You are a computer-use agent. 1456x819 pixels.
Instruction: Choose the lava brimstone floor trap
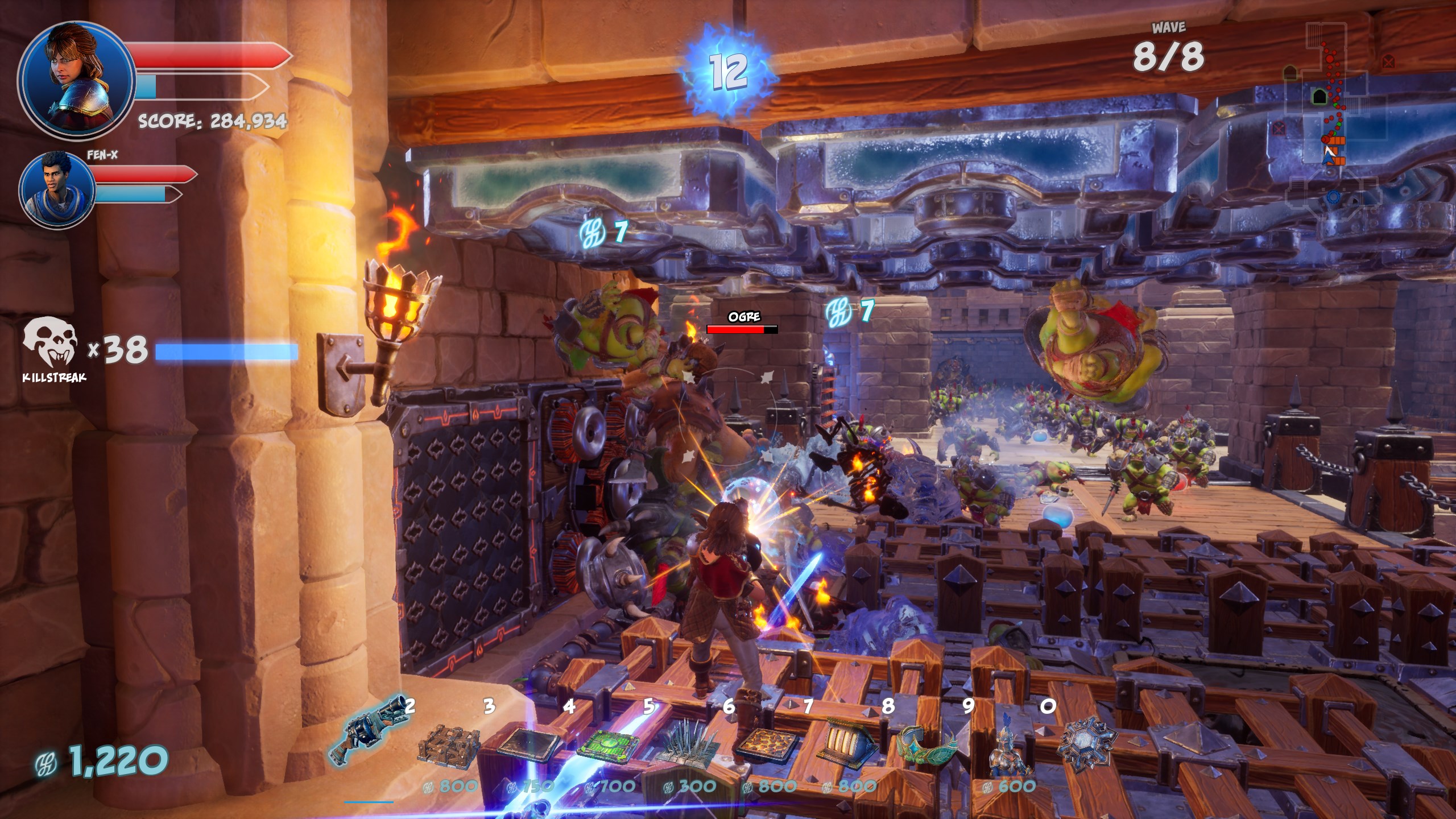767,745
